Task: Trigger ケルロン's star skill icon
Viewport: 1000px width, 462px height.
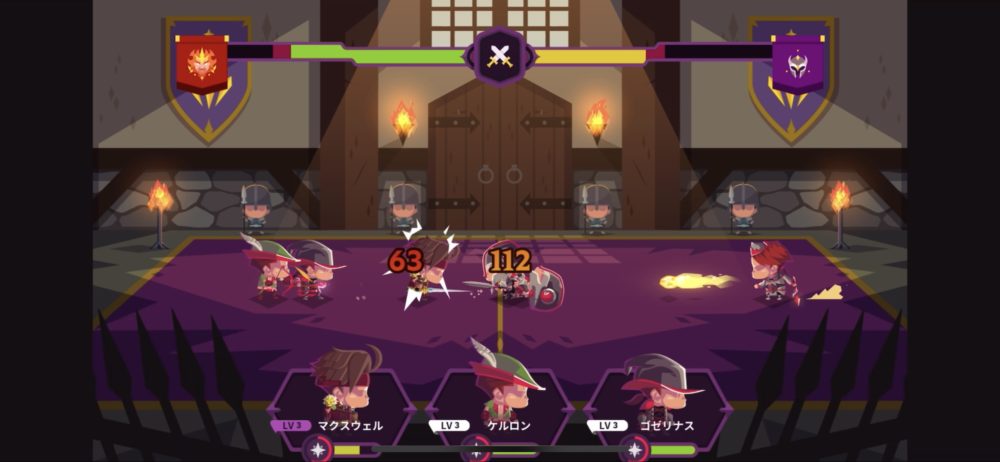Action: click(x=476, y=449)
